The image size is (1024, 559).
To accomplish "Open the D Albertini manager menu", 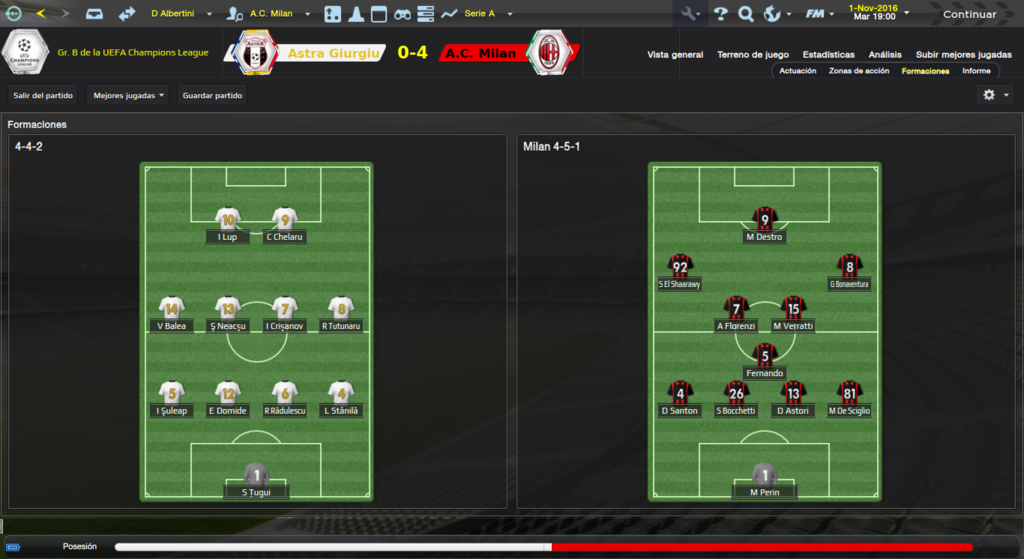I will (177, 14).
